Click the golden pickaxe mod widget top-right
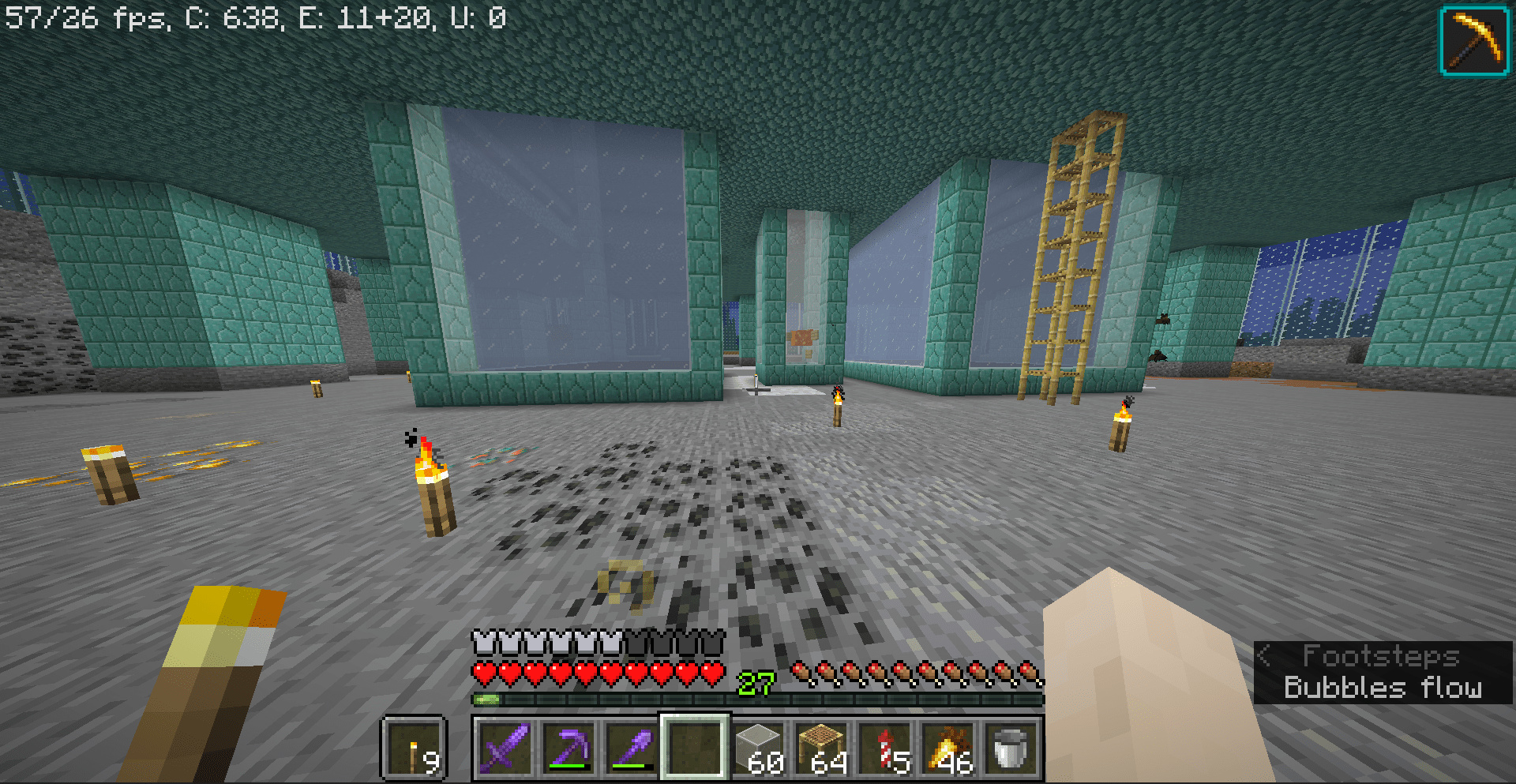 [1472, 41]
